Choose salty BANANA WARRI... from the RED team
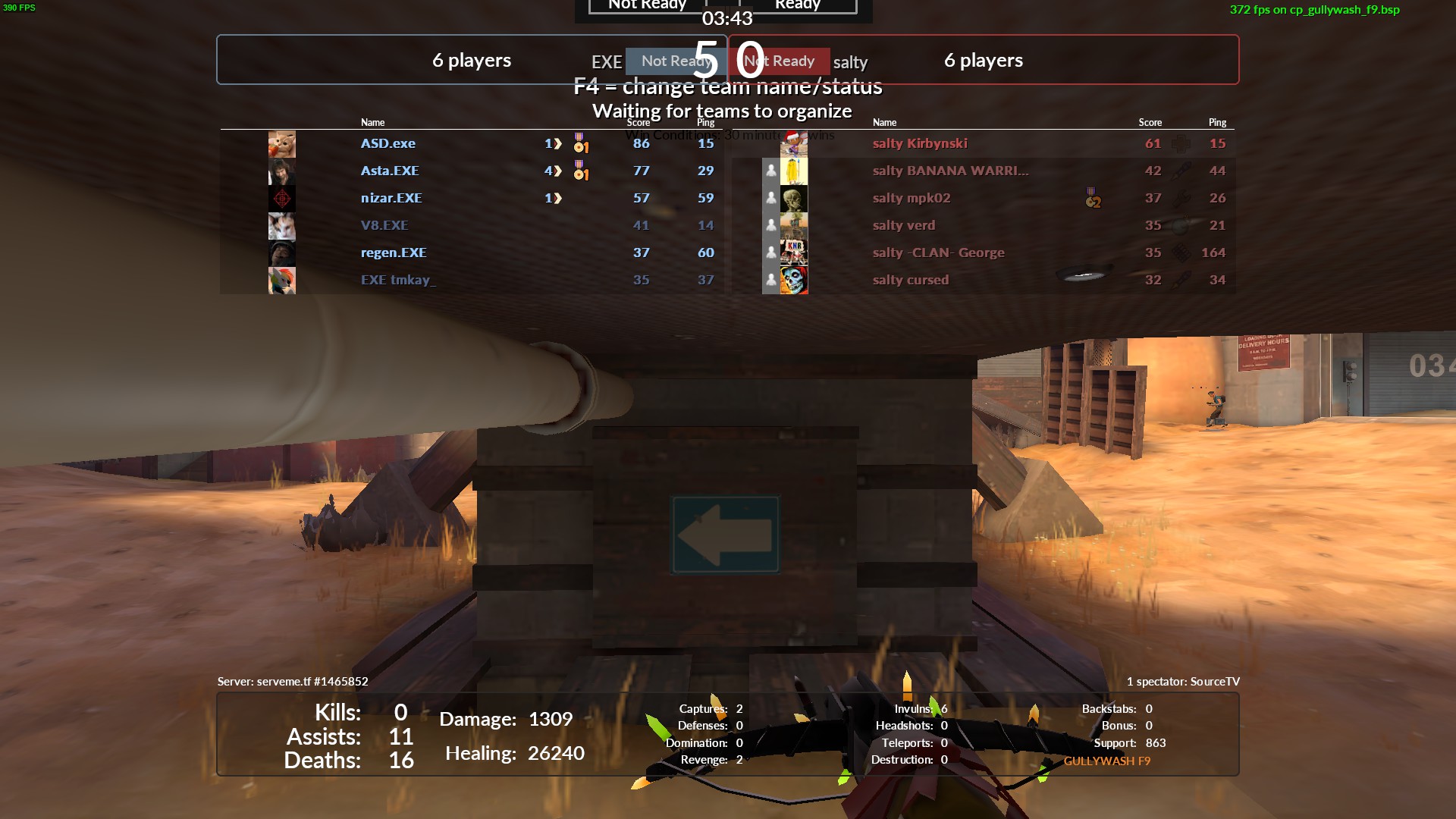The height and width of the screenshot is (819, 1456). click(950, 171)
